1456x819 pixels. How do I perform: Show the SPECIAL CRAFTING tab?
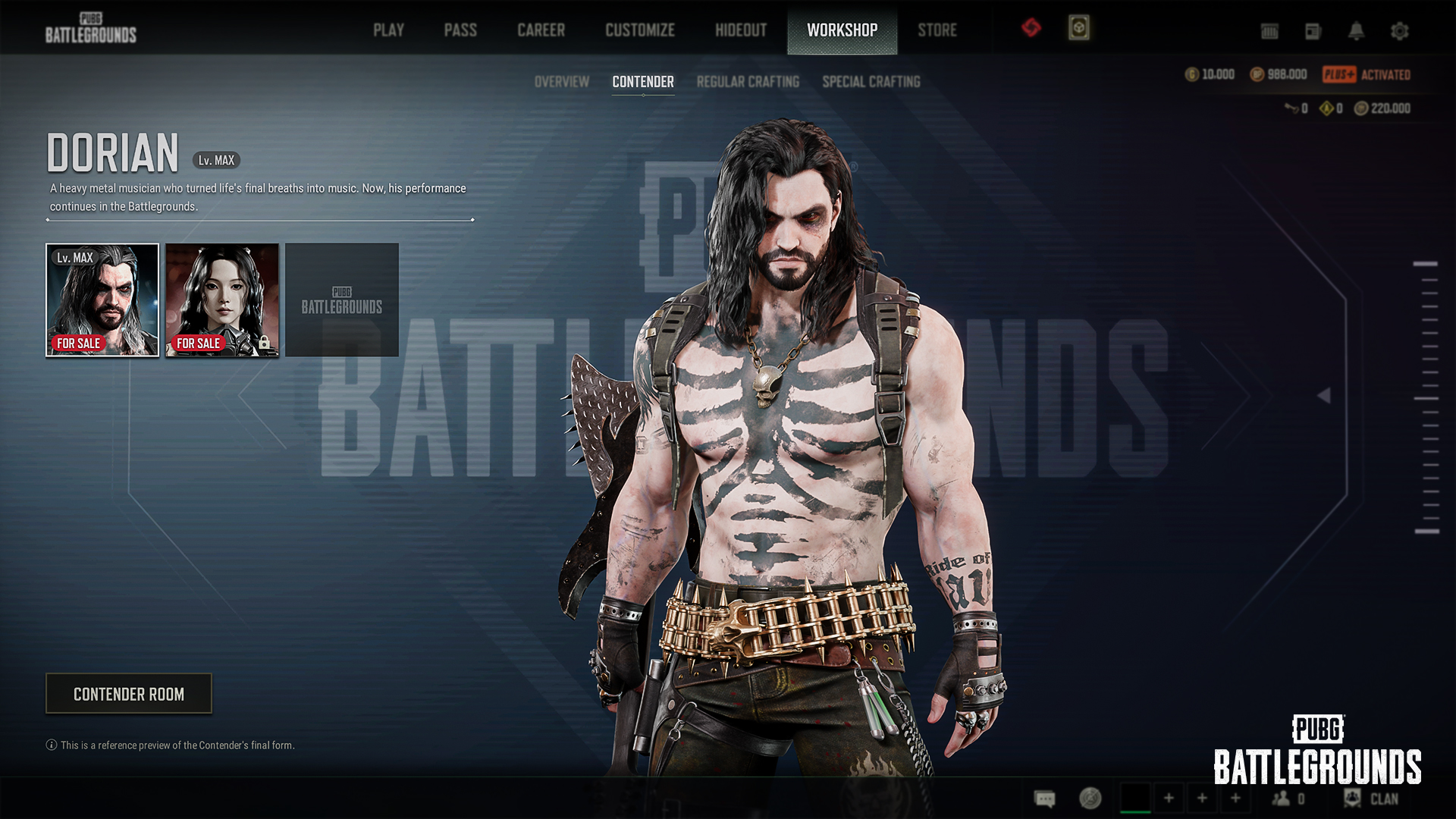[x=871, y=82]
